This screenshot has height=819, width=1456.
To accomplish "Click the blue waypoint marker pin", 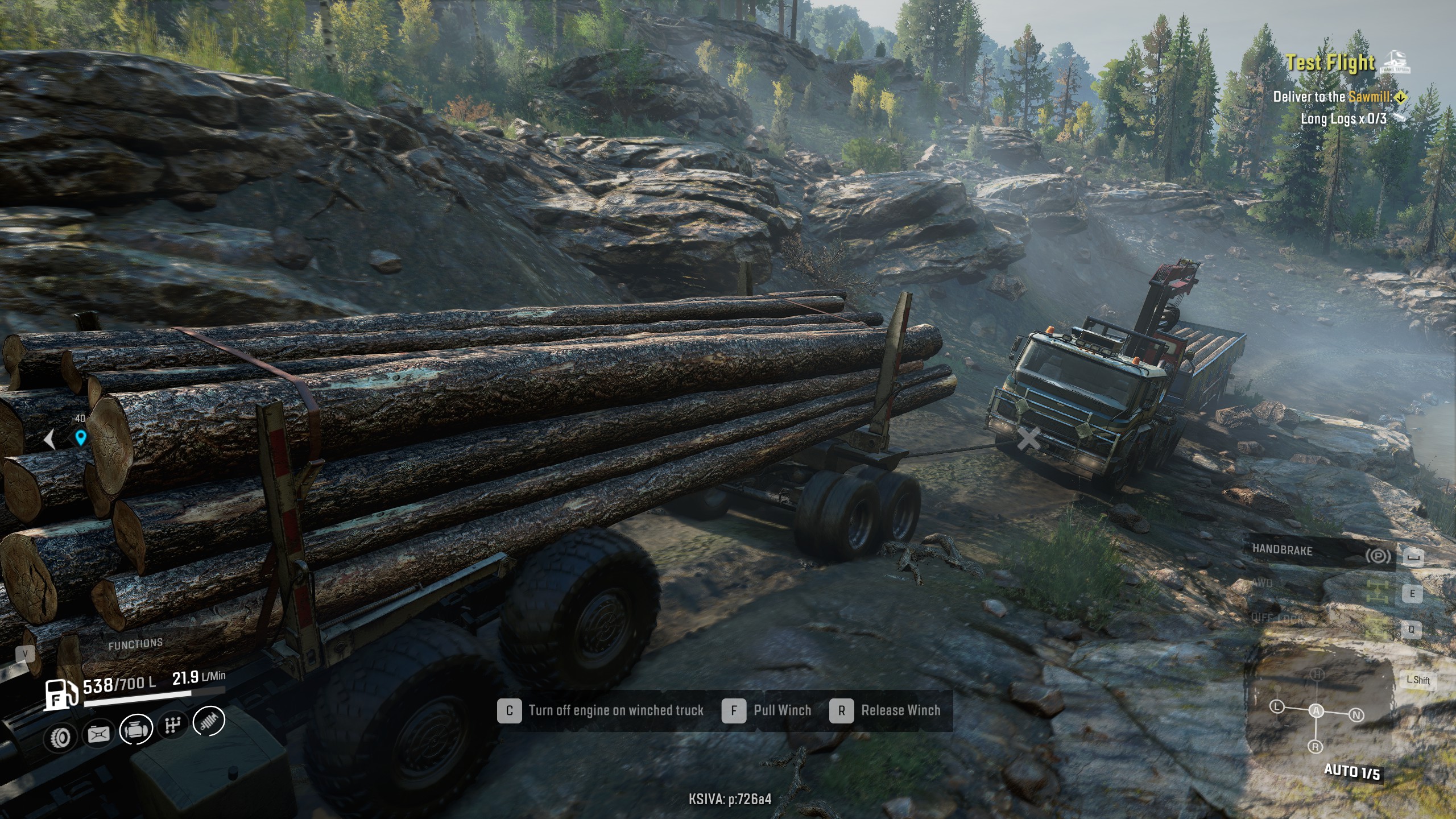I will pos(80,438).
